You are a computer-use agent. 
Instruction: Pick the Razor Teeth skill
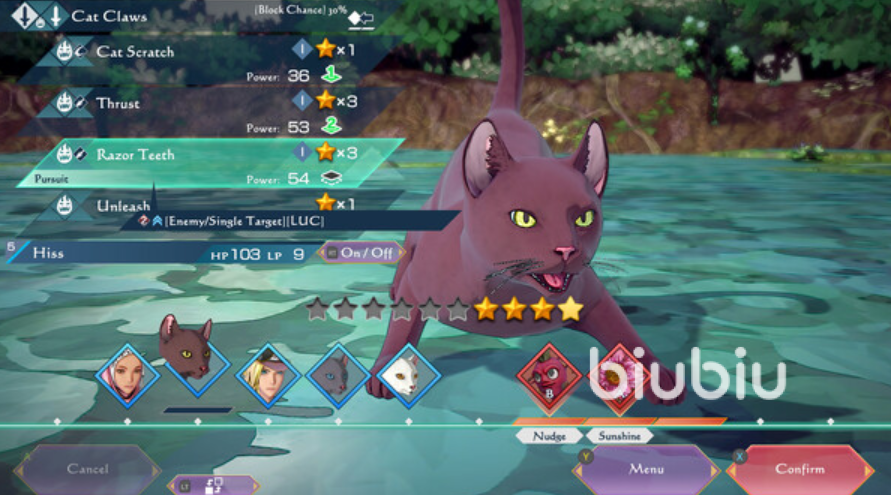135,154
